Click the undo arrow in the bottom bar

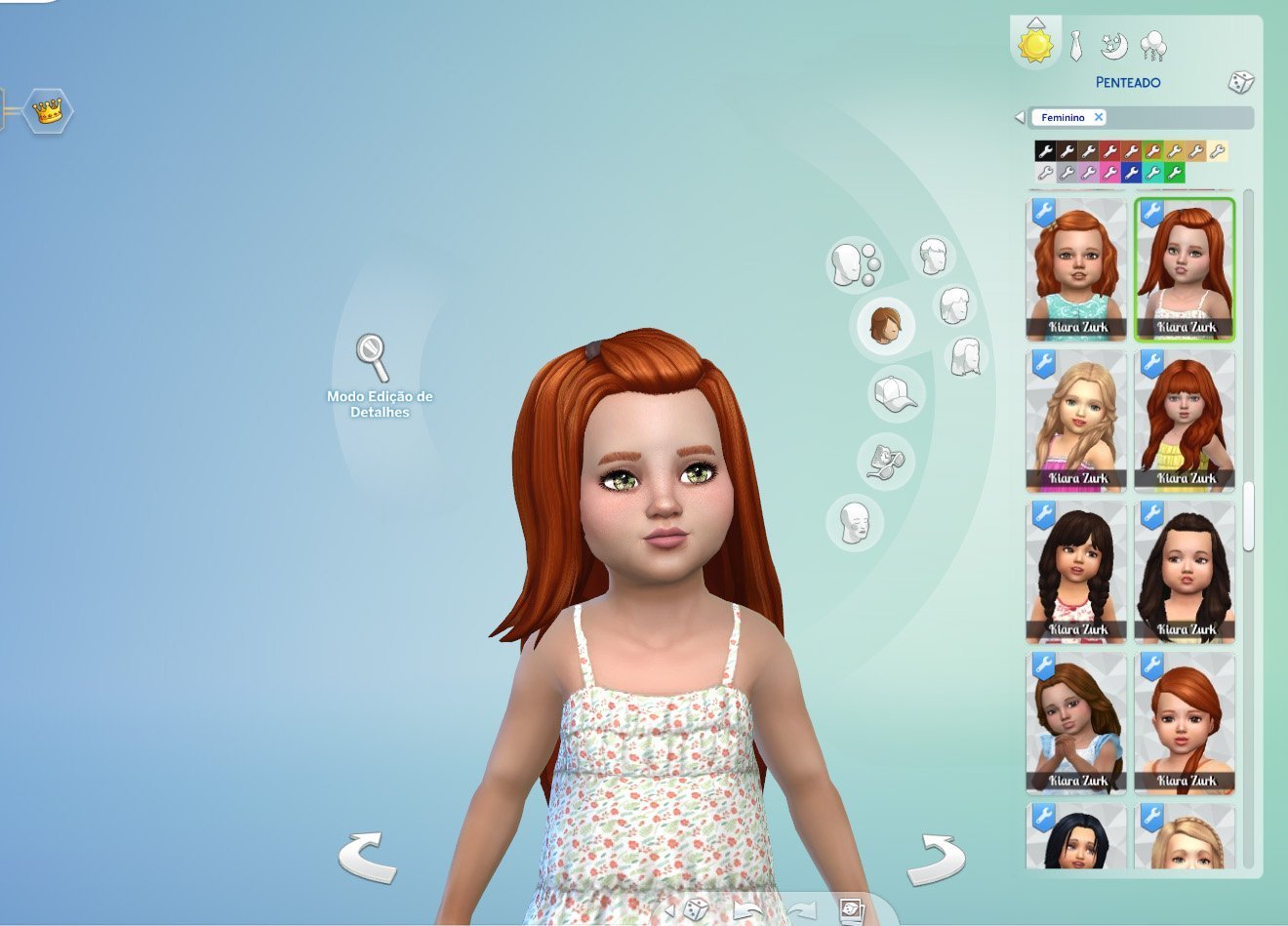[x=747, y=911]
